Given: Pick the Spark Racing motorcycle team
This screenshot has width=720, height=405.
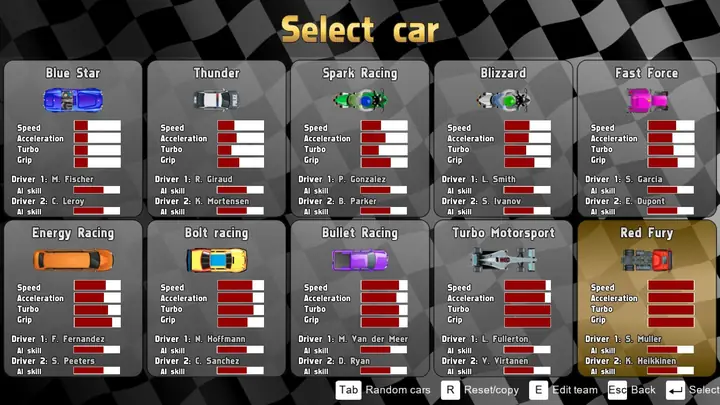Looking at the screenshot, I should [x=360, y=138].
